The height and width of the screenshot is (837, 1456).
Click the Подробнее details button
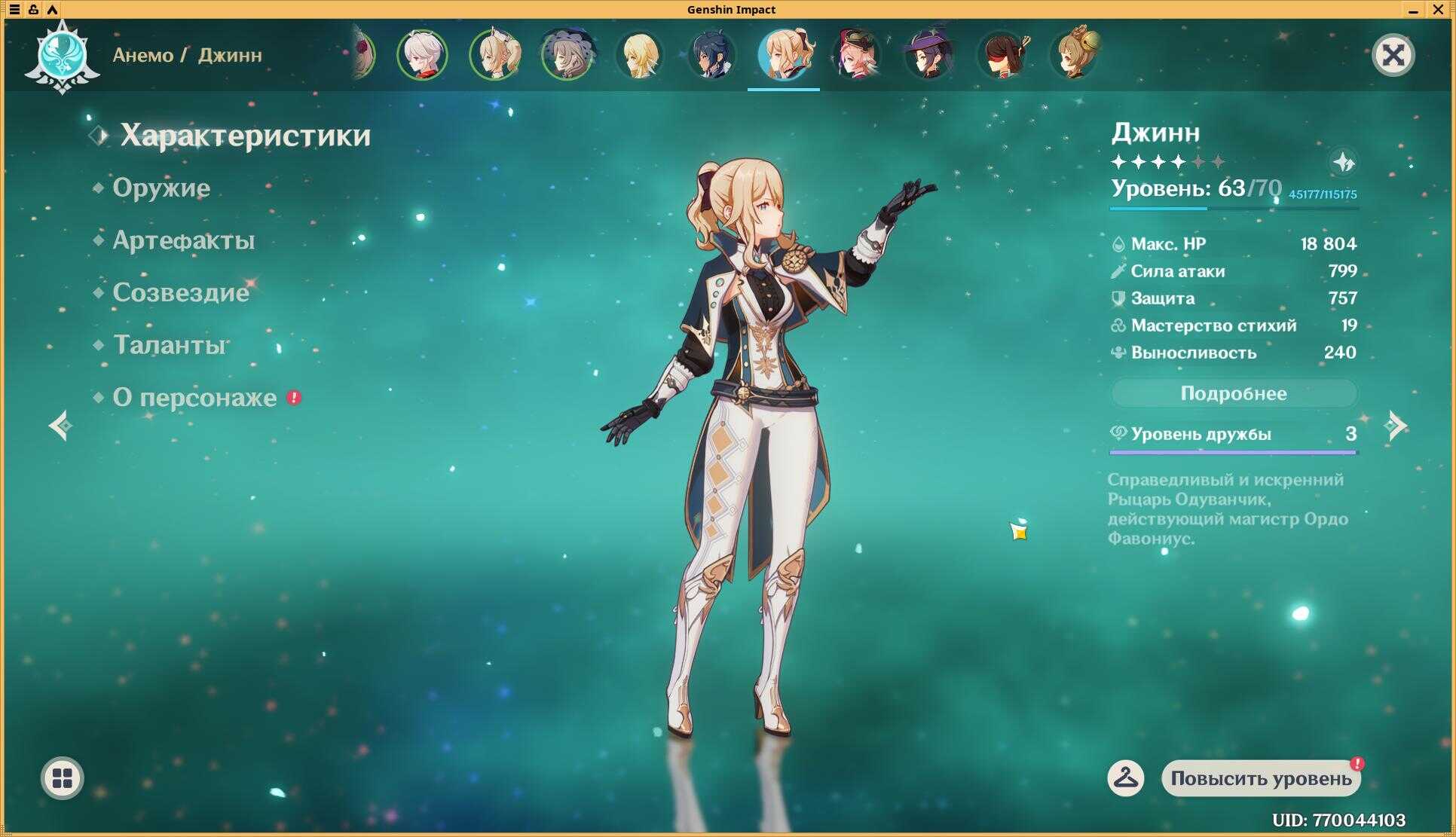point(1233,393)
